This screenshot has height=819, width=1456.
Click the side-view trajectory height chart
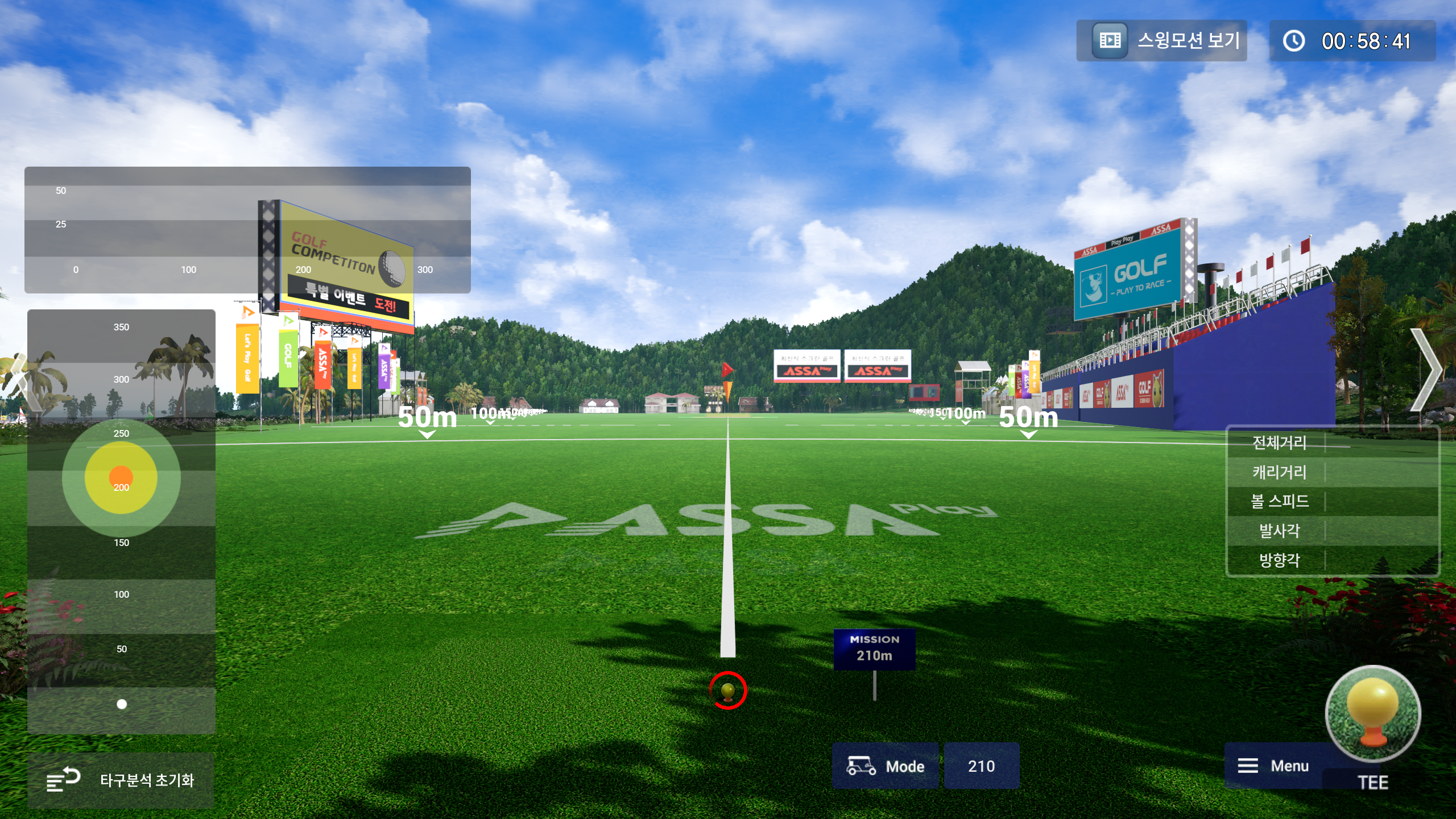pyautogui.click(x=247, y=230)
